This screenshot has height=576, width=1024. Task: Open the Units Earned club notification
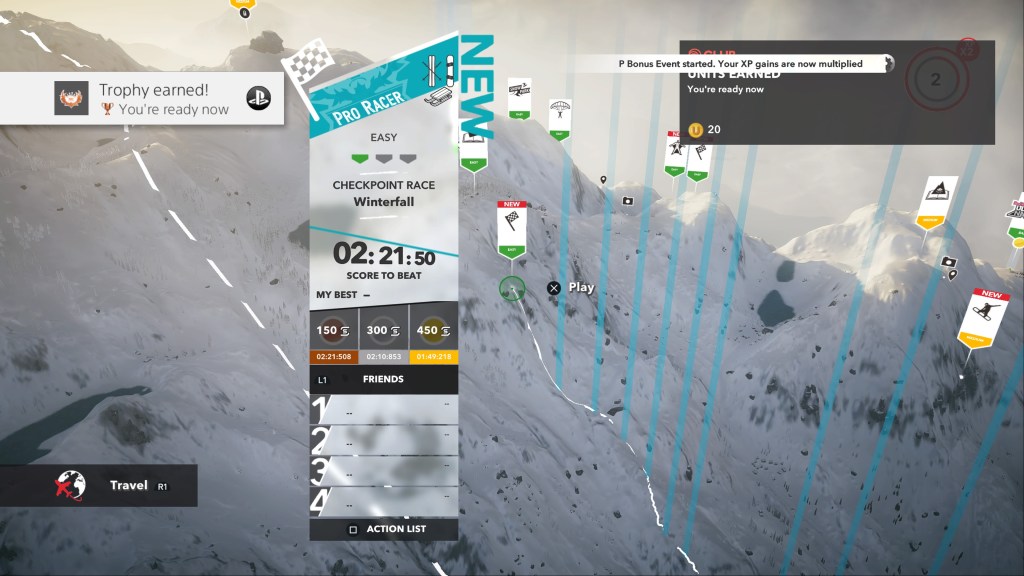pos(836,93)
